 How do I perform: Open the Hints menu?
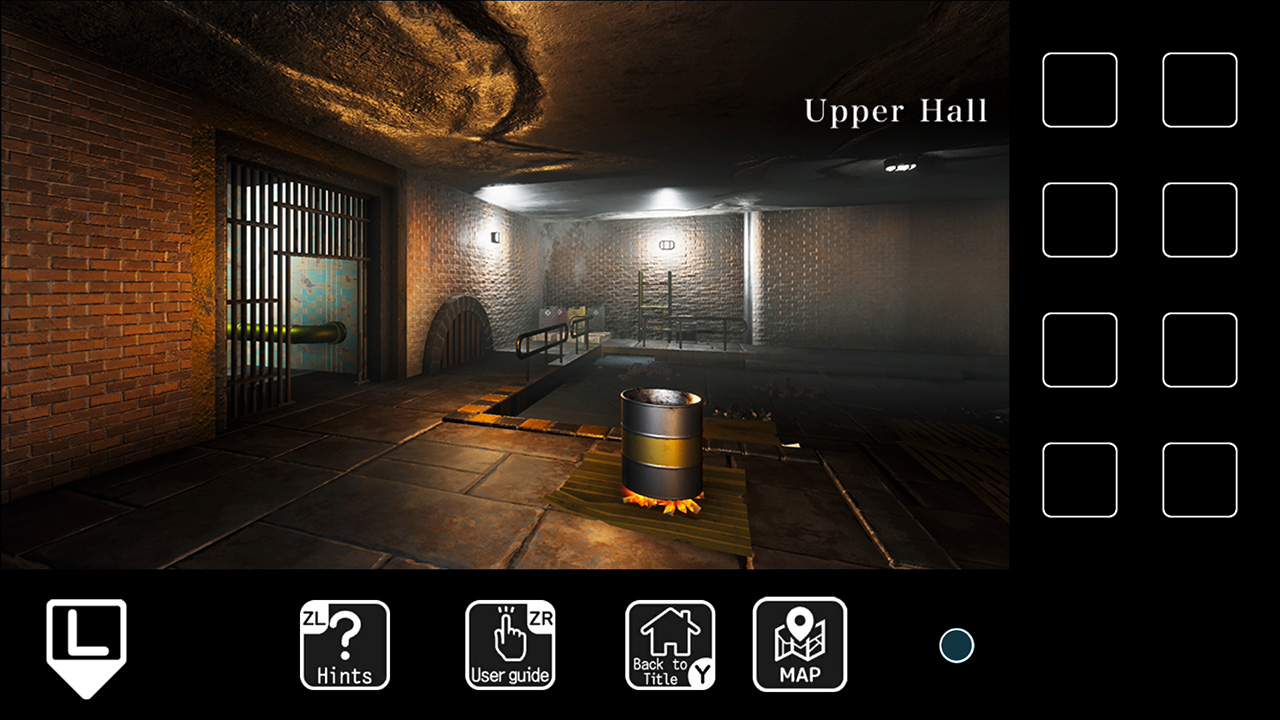pyautogui.click(x=345, y=645)
